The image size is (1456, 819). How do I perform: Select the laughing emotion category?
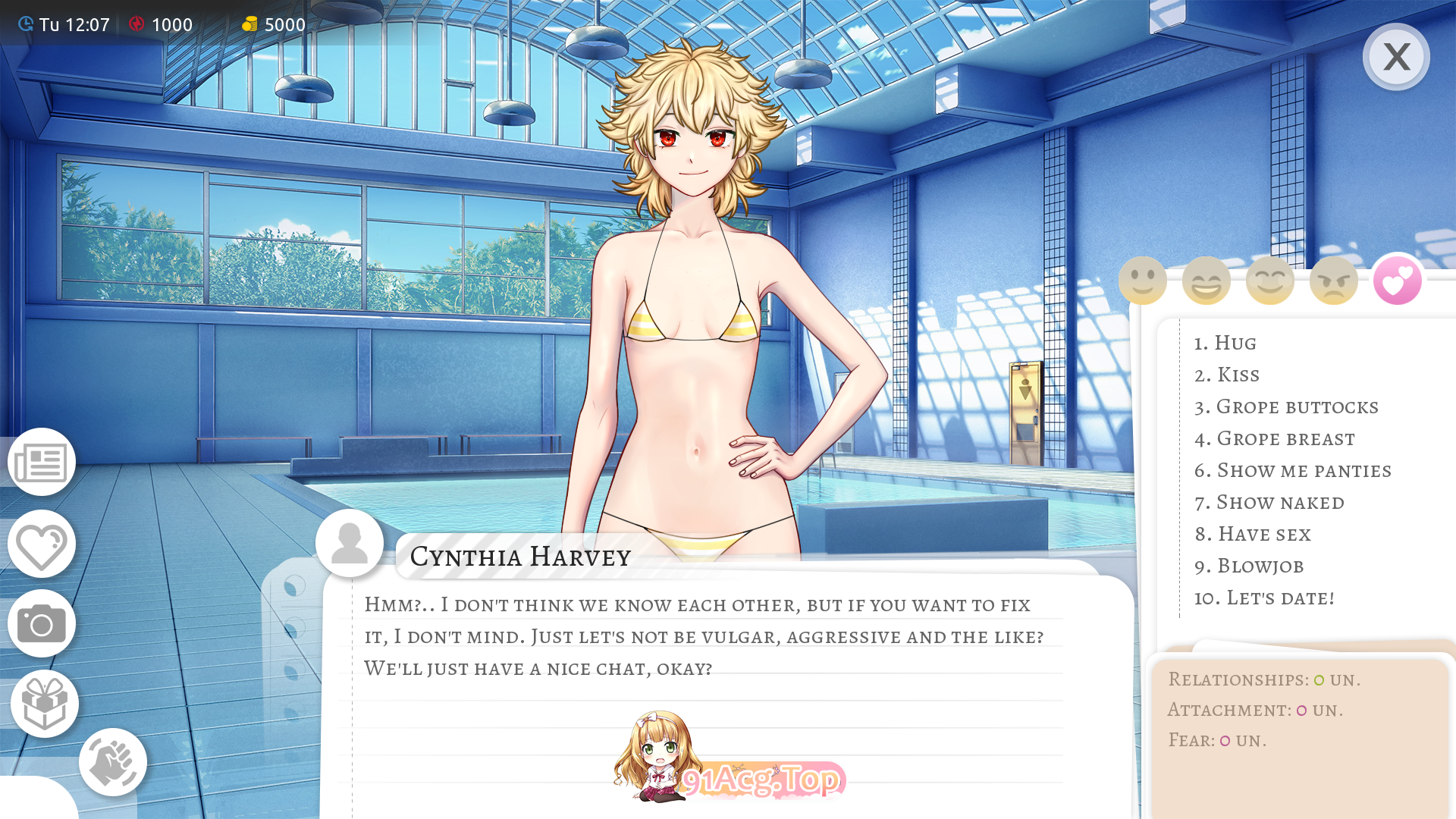(1207, 280)
